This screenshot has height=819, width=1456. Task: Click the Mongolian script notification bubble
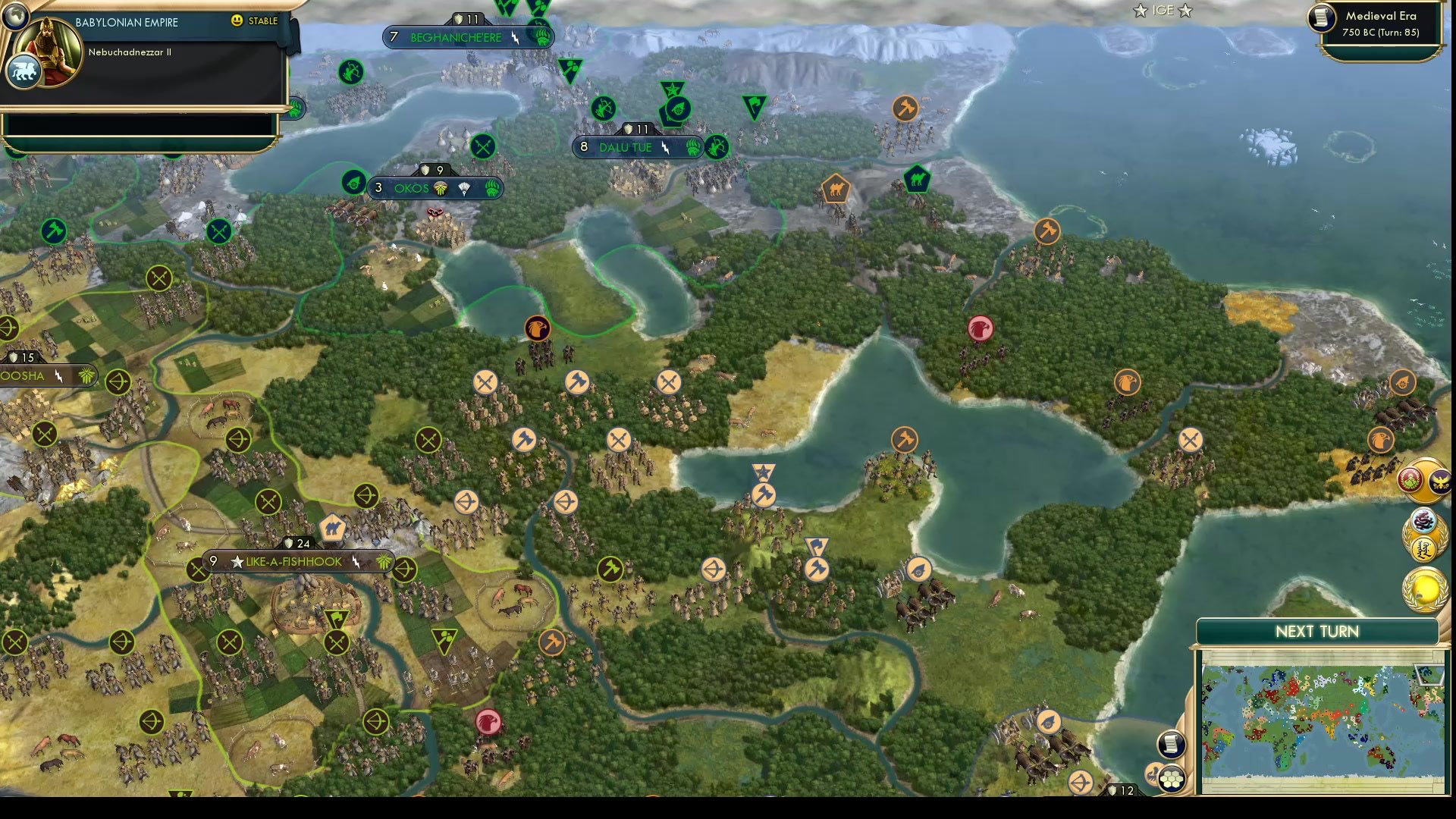(x=1424, y=548)
